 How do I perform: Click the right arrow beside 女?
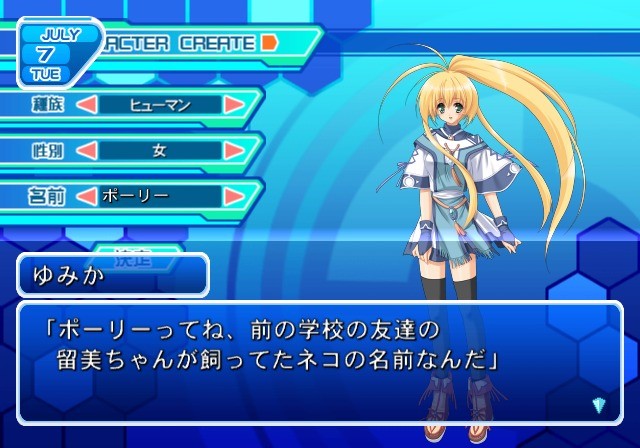(234, 150)
